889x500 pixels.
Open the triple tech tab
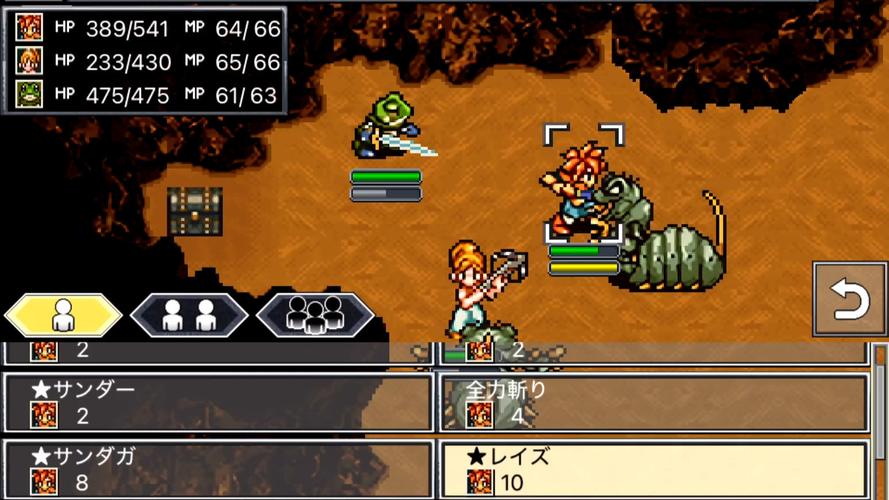click(x=315, y=316)
